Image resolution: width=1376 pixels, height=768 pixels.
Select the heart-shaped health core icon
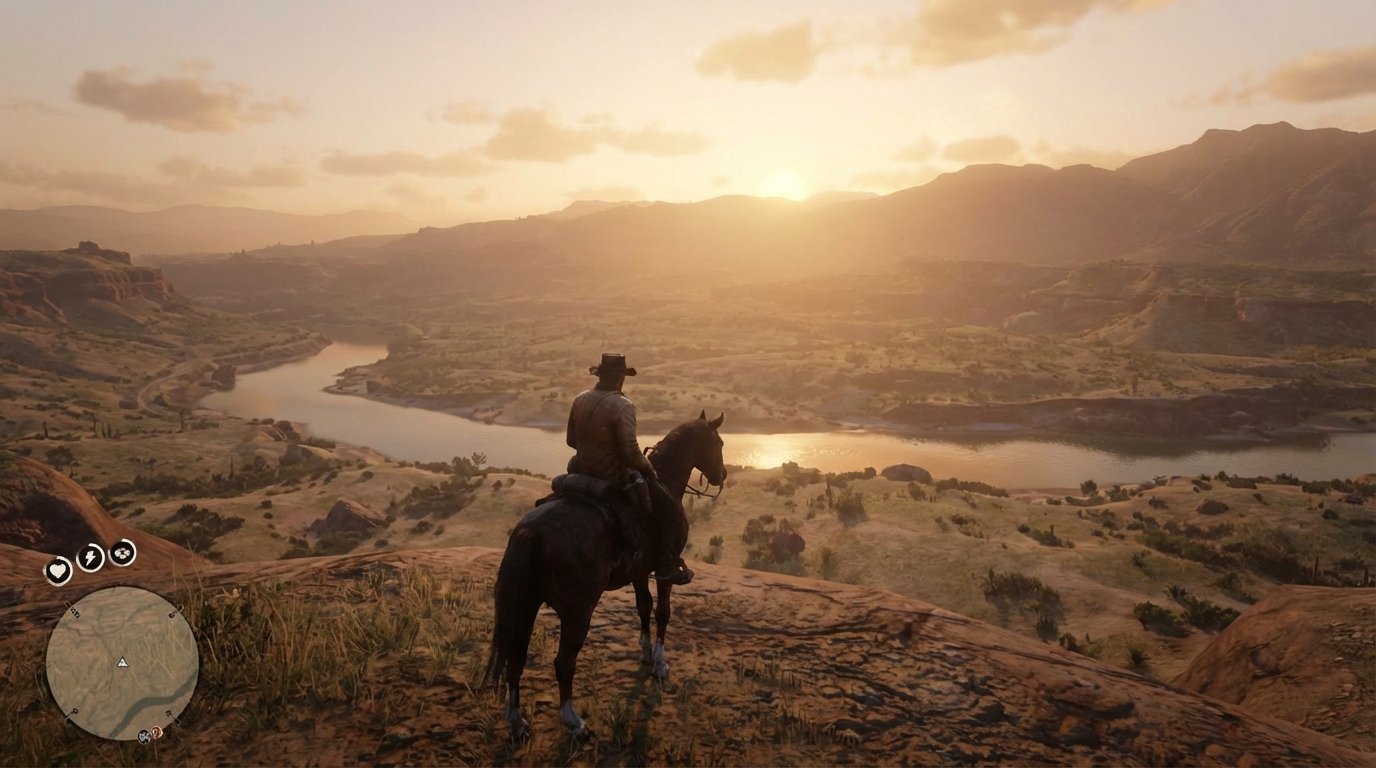pos(59,570)
